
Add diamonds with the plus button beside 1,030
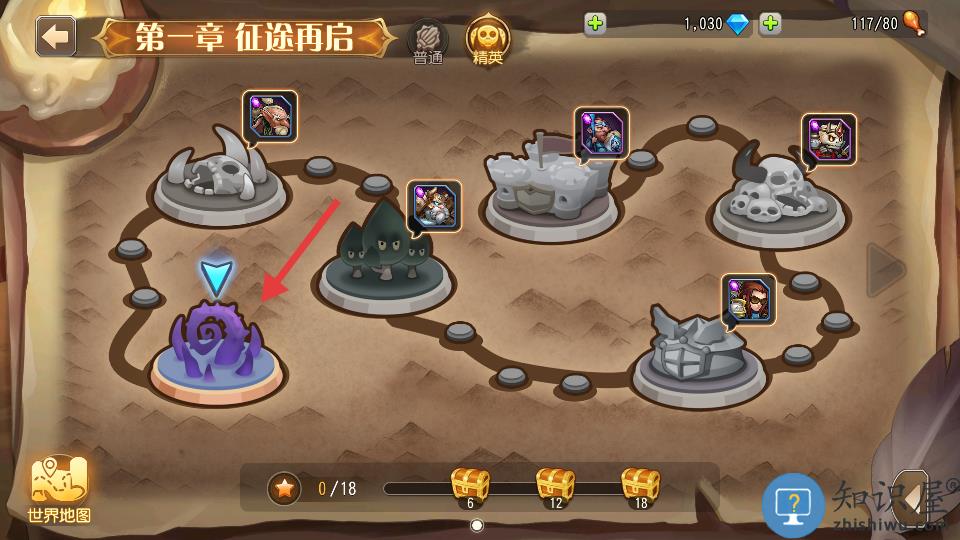[x=596, y=24]
